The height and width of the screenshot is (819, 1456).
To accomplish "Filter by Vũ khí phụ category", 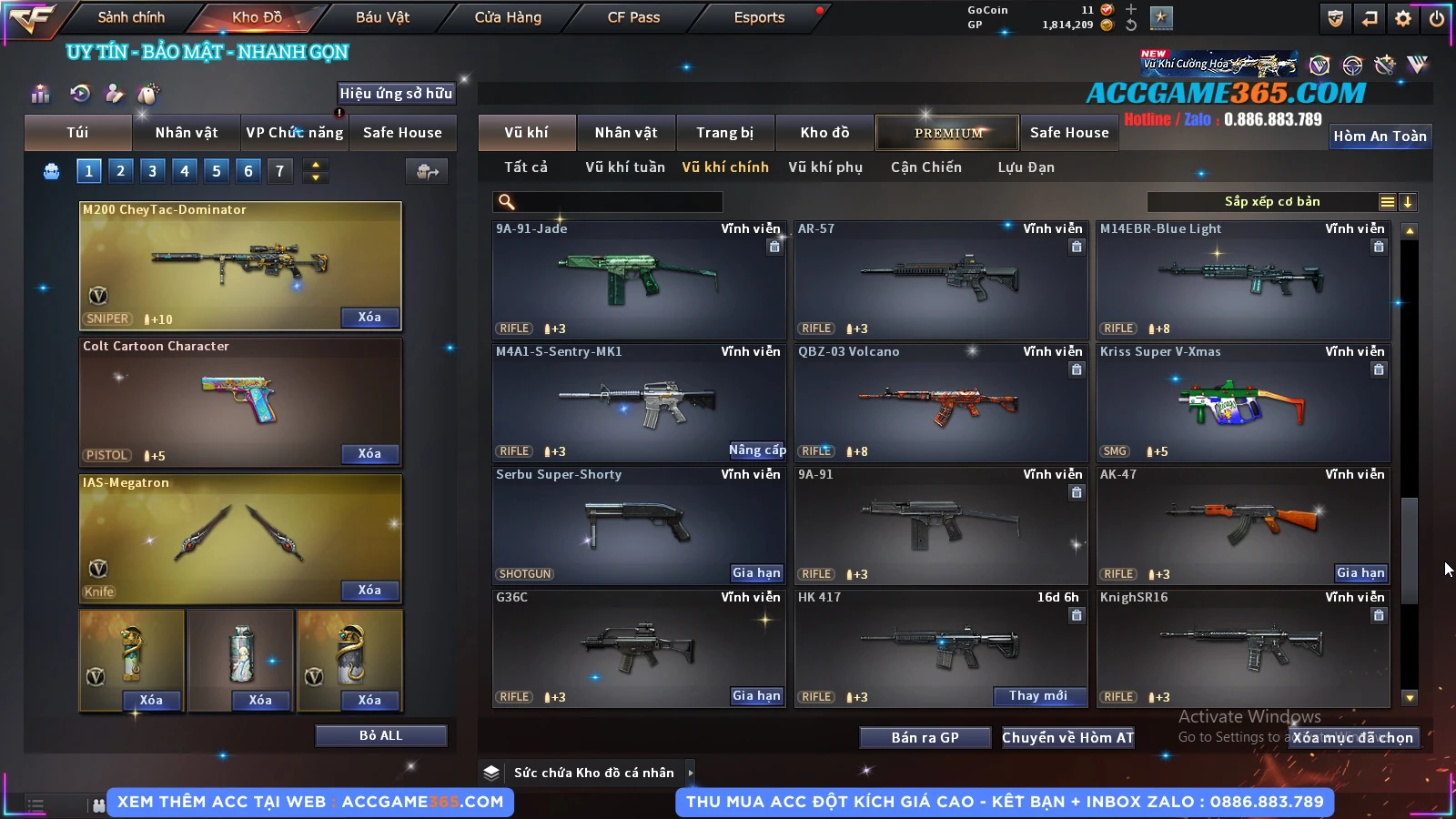I will [824, 167].
